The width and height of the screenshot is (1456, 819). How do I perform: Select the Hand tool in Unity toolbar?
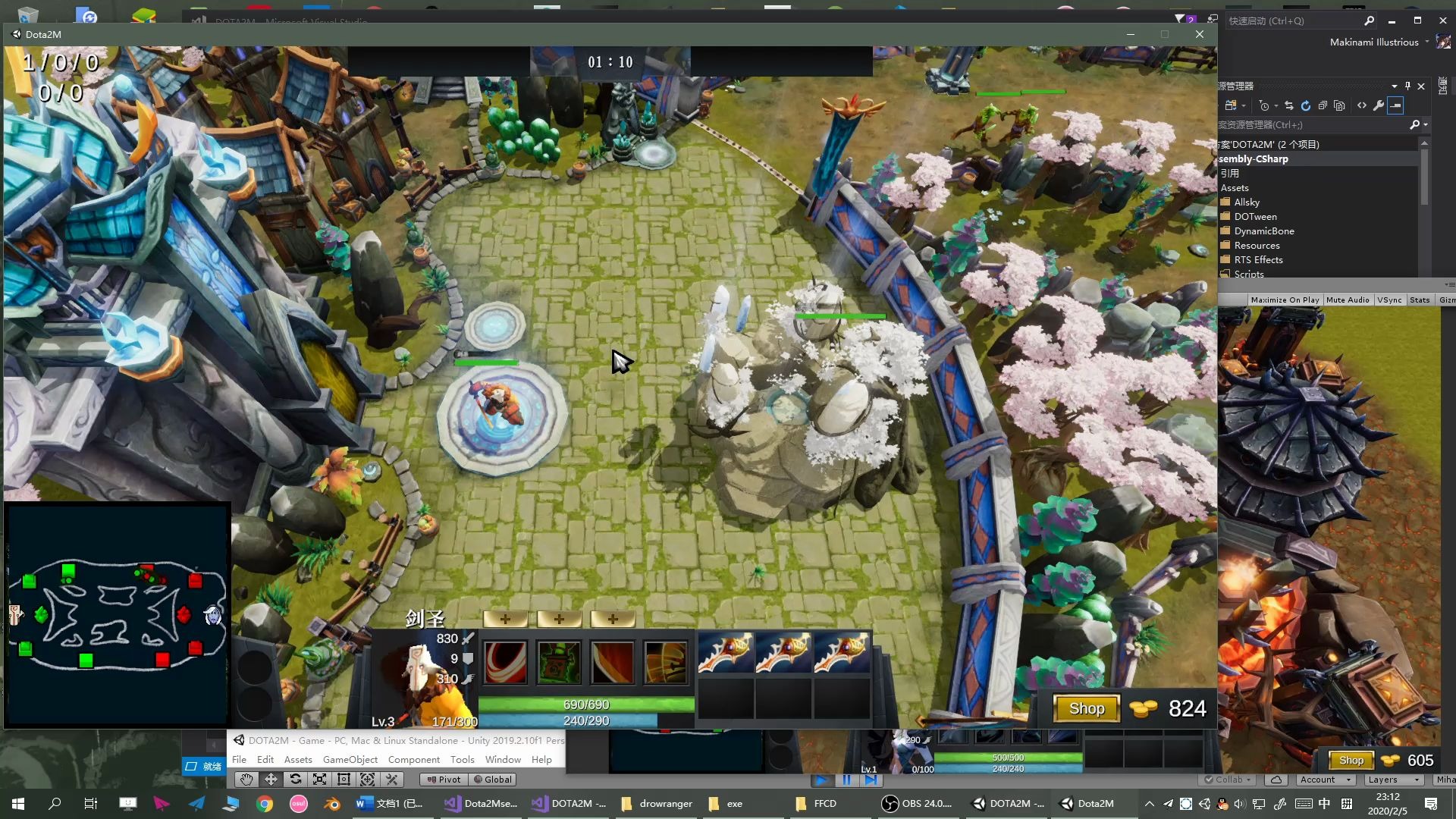pyautogui.click(x=246, y=779)
